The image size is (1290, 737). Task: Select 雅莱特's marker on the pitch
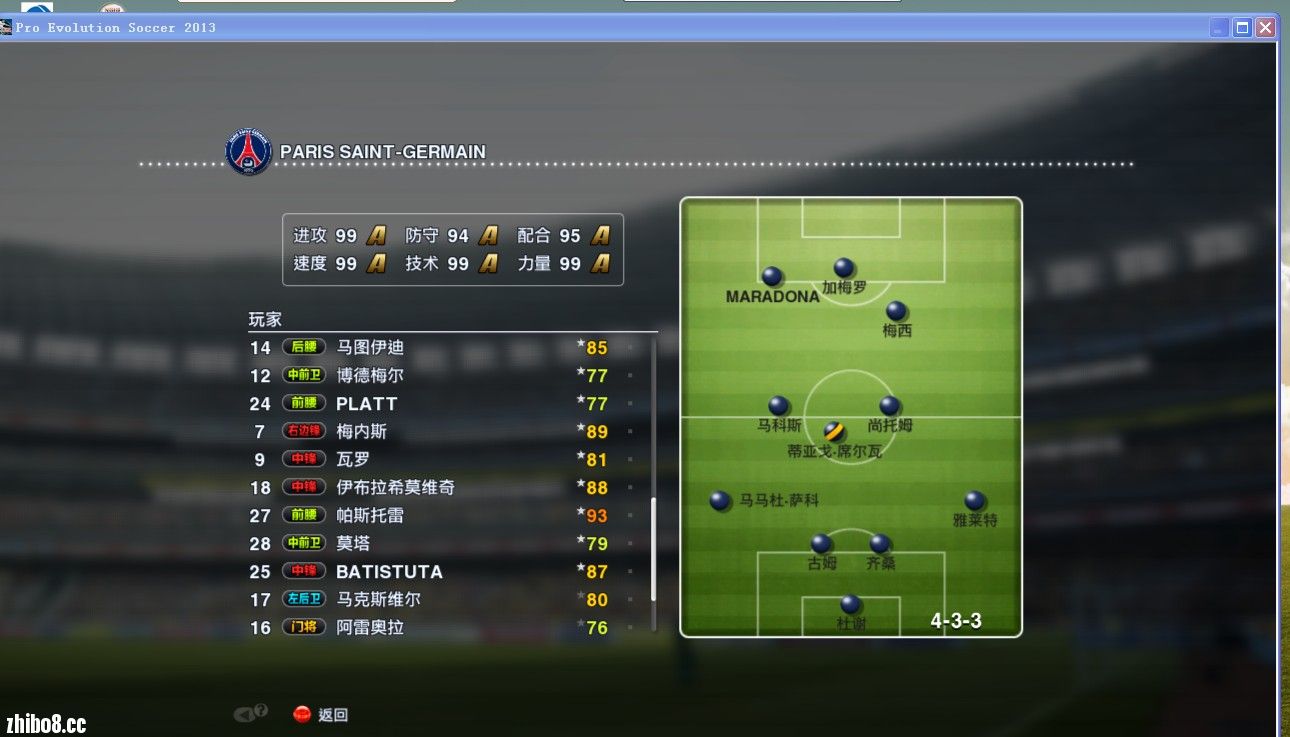pyautogui.click(x=974, y=500)
